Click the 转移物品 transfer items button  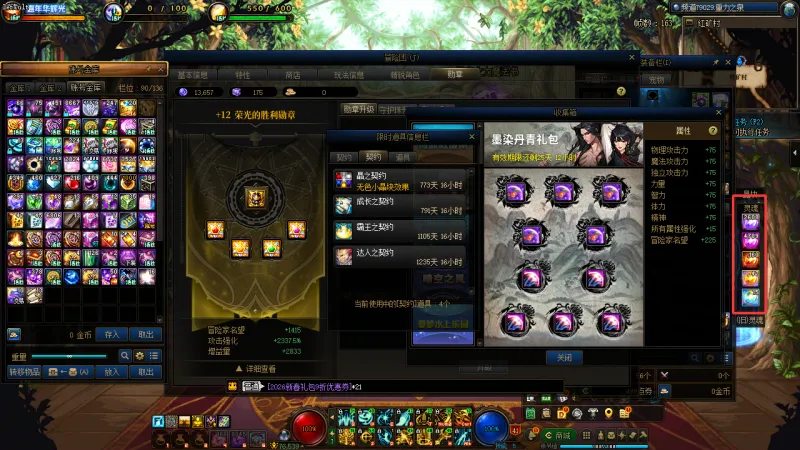[24, 372]
